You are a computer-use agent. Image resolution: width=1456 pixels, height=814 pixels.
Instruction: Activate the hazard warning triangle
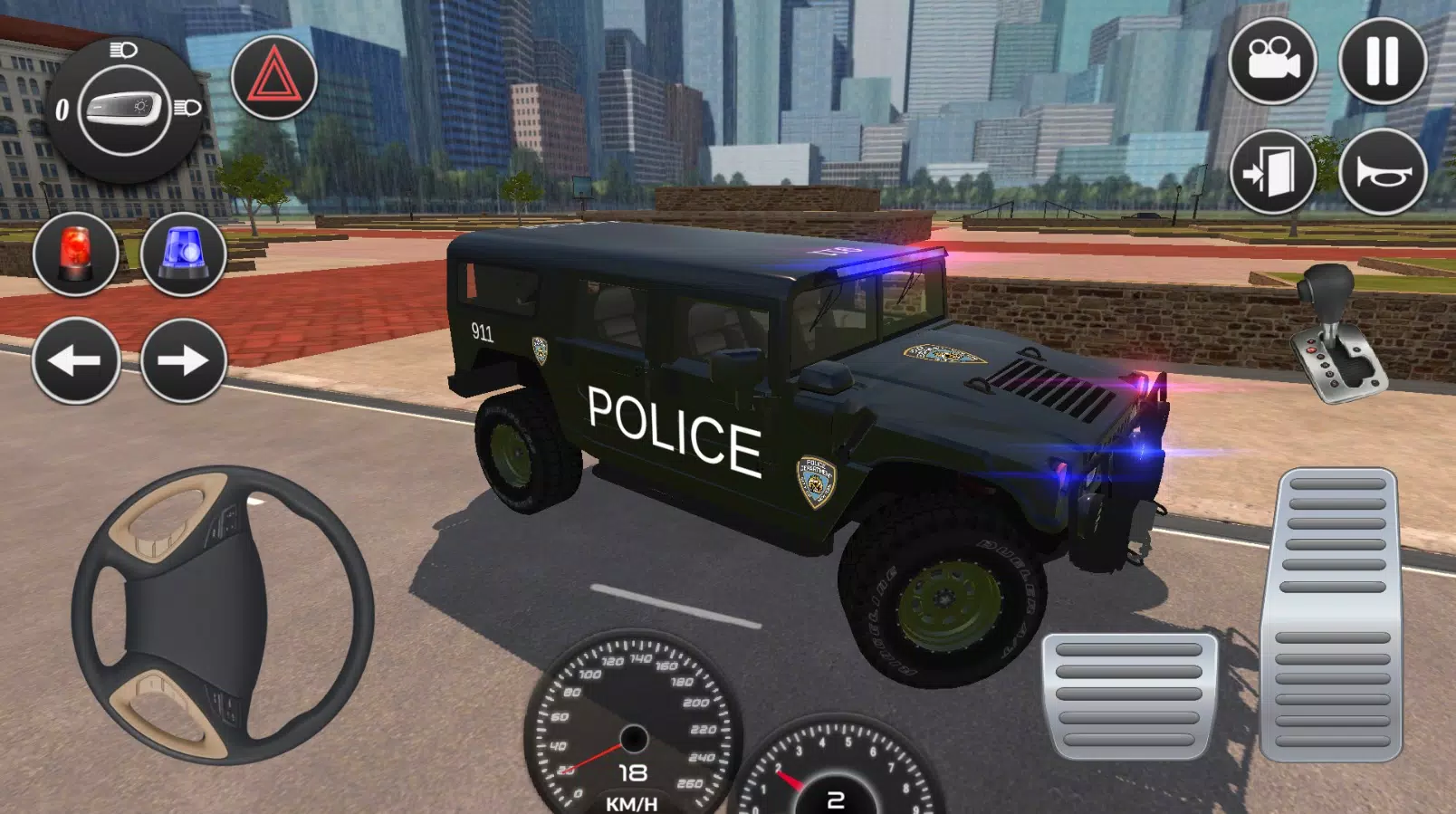click(x=273, y=80)
